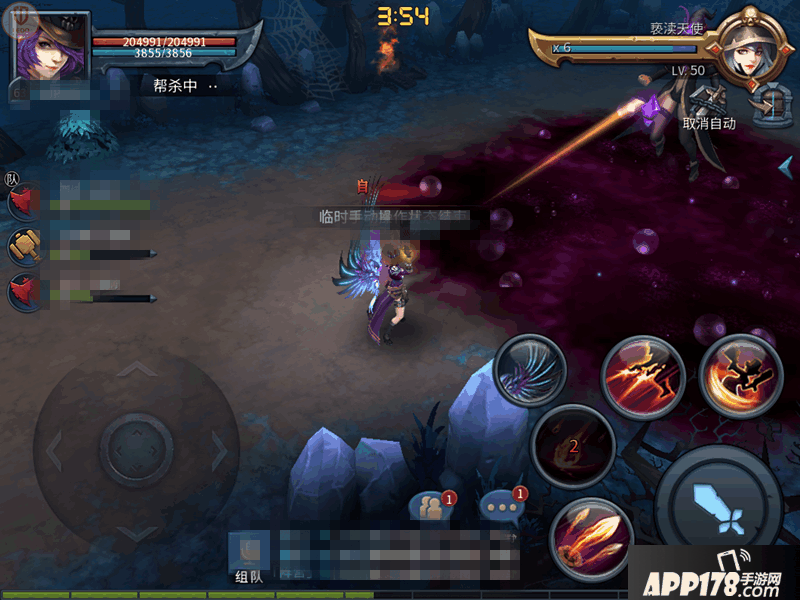Image resolution: width=800 pixels, height=600 pixels.
Task: Open the 组队 team panel
Action: click(x=249, y=560)
